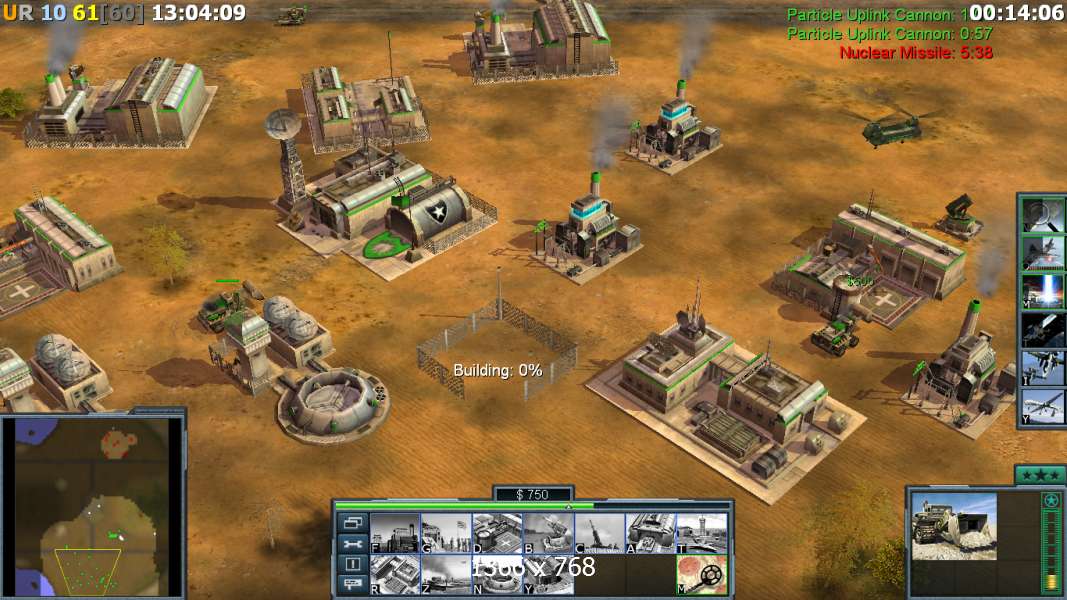Choose the tall cannon build icon marked C
1067x600 pixels.
pos(599,533)
